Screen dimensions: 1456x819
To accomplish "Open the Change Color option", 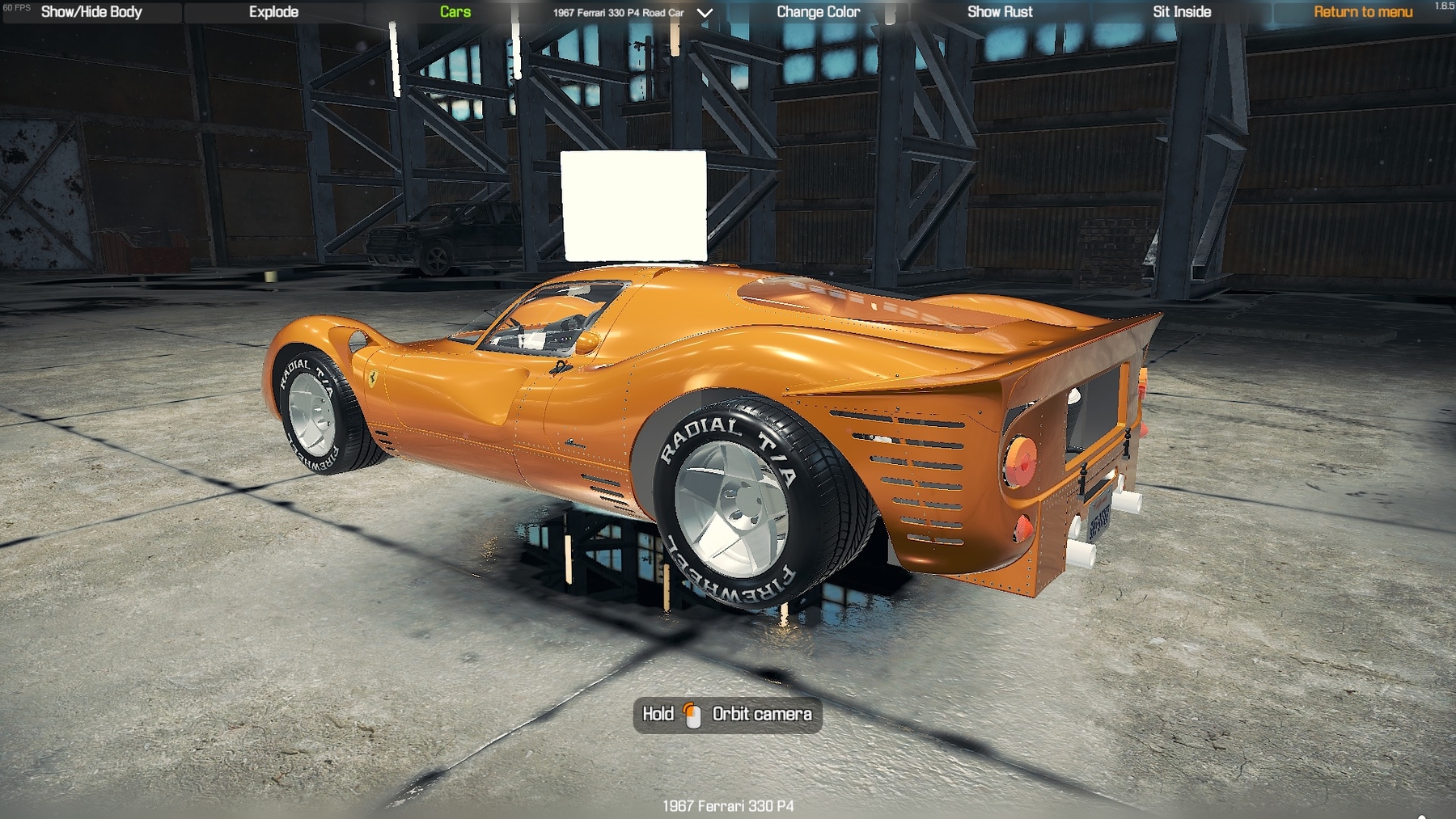I will pyautogui.click(x=818, y=12).
